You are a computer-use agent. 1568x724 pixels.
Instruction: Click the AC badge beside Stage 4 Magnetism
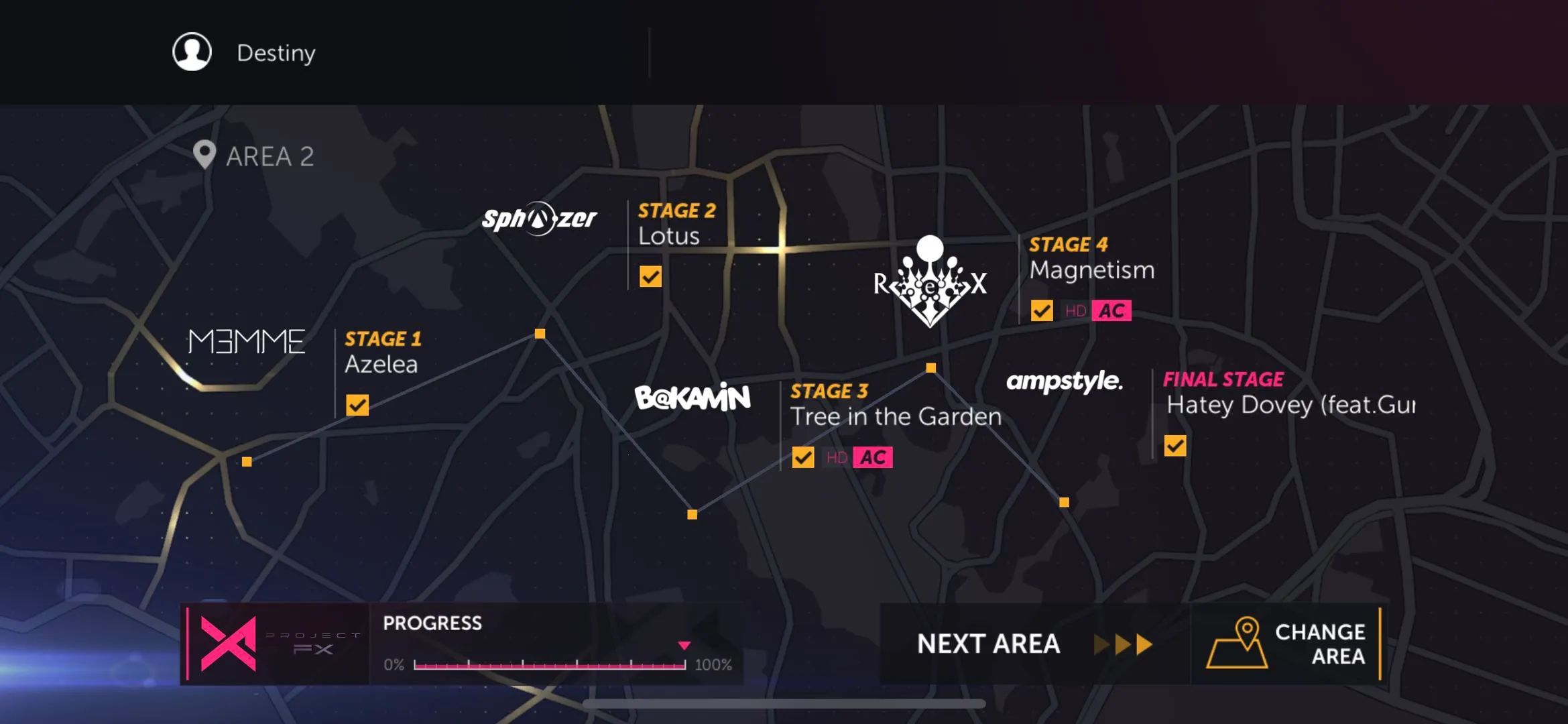point(1111,310)
